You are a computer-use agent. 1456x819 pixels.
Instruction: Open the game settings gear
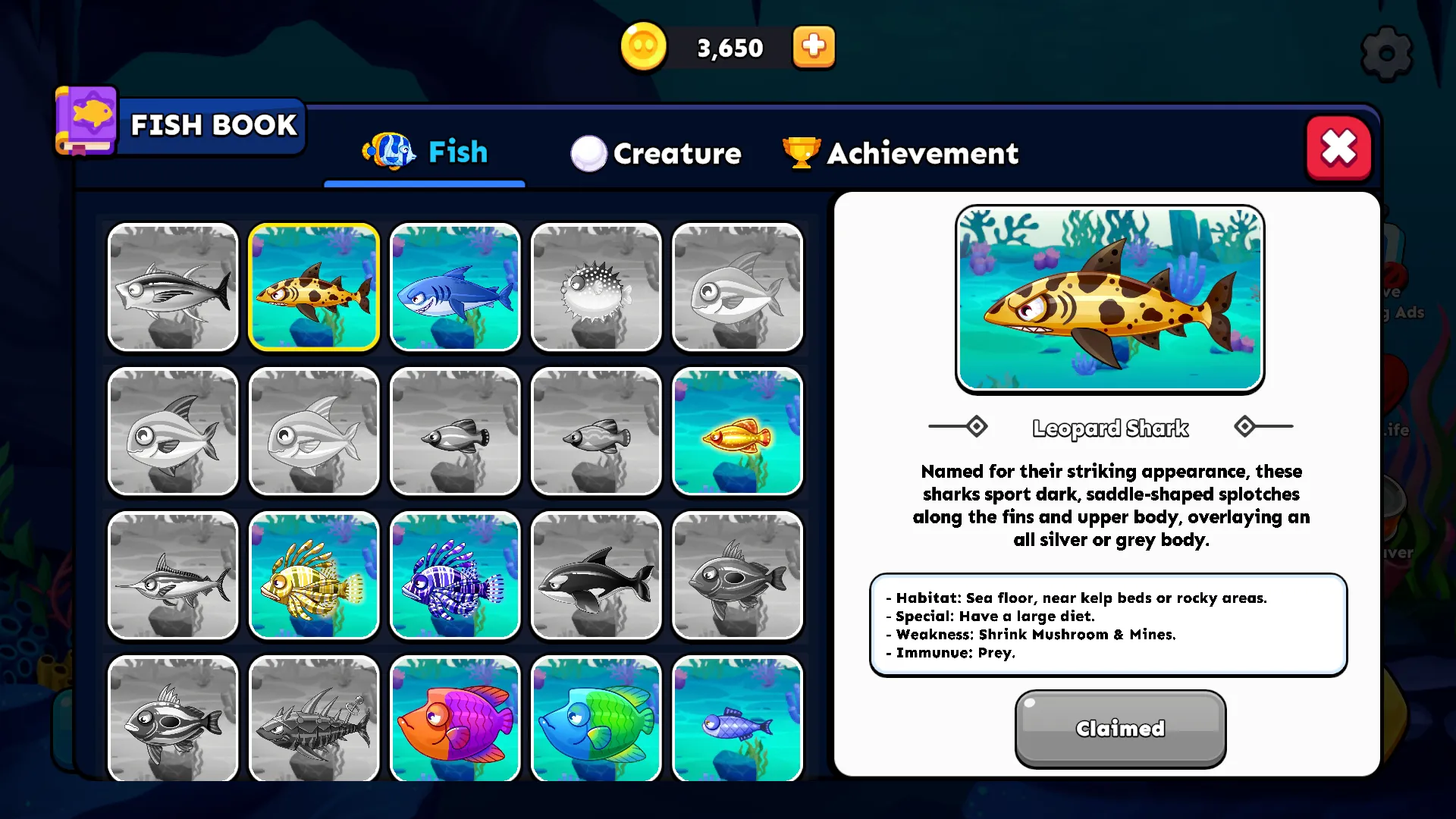click(x=1386, y=53)
